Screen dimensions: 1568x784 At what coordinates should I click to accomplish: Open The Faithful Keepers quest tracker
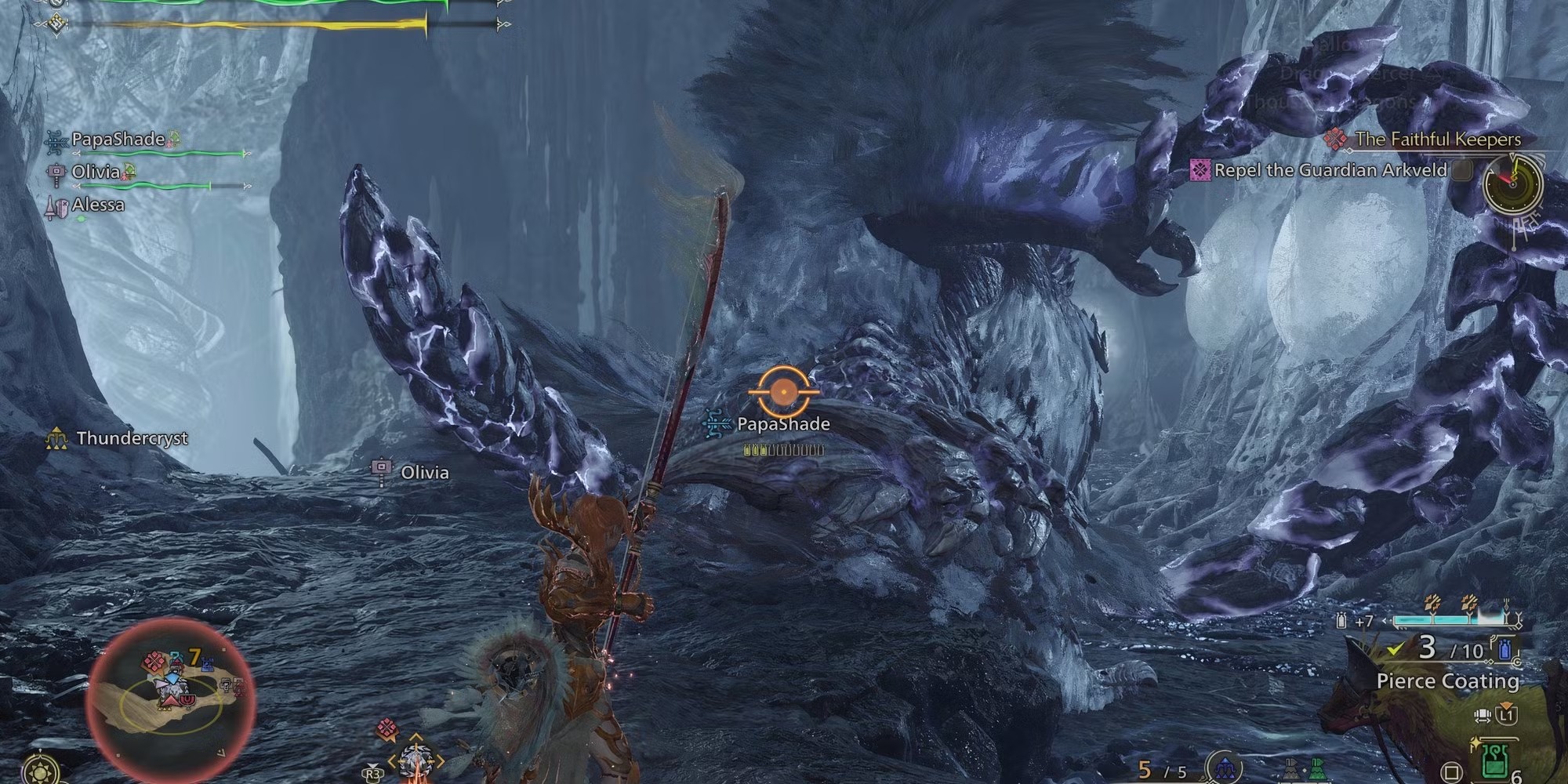(1437, 140)
